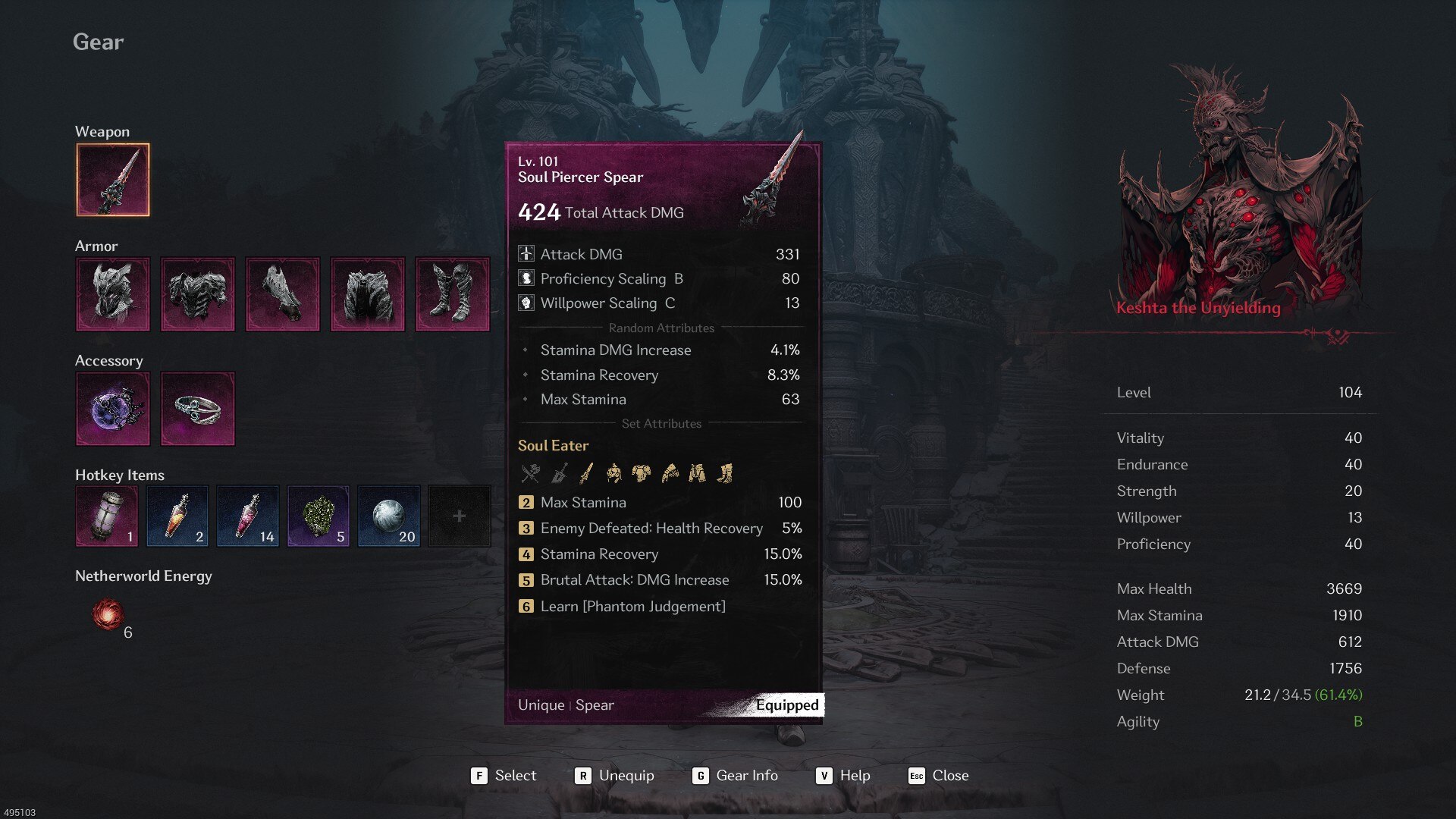This screenshot has width=1456, height=819.
Task: Pick the boots armor slot
Action: tap(453, 294)
